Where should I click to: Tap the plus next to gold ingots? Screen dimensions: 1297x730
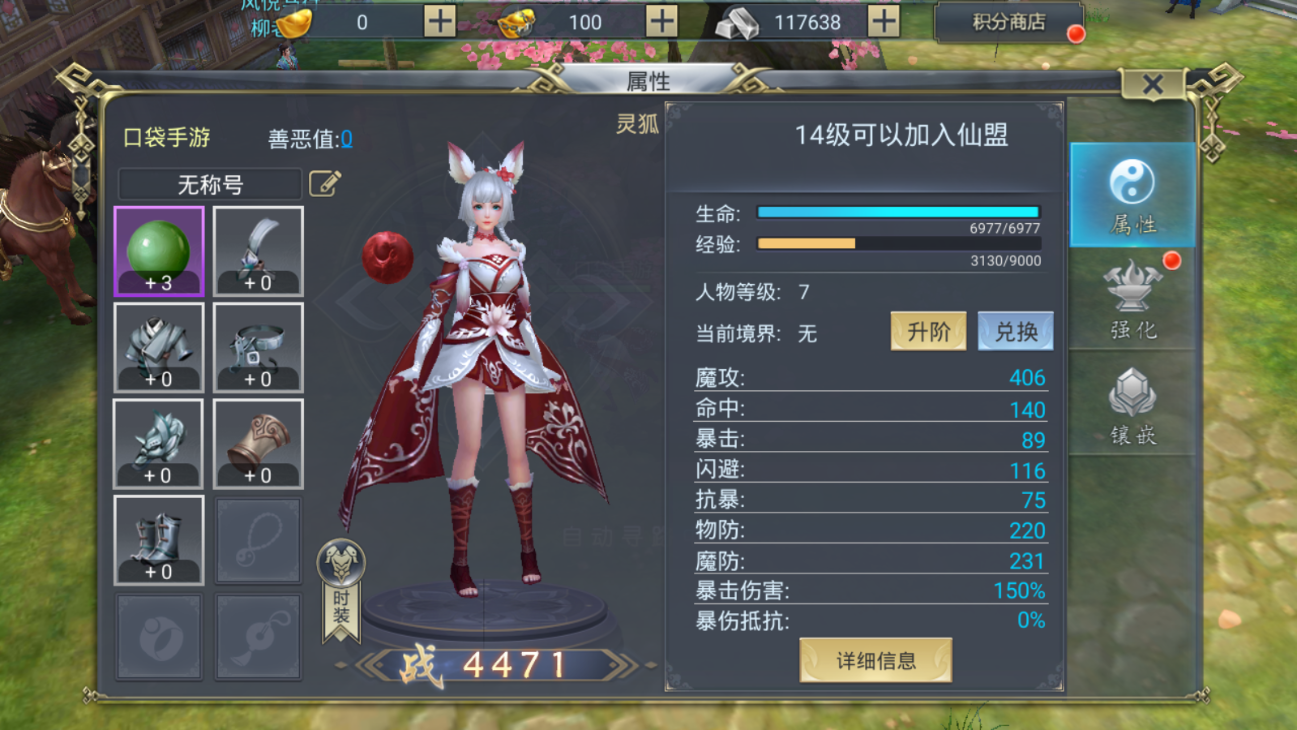(440, 21)
